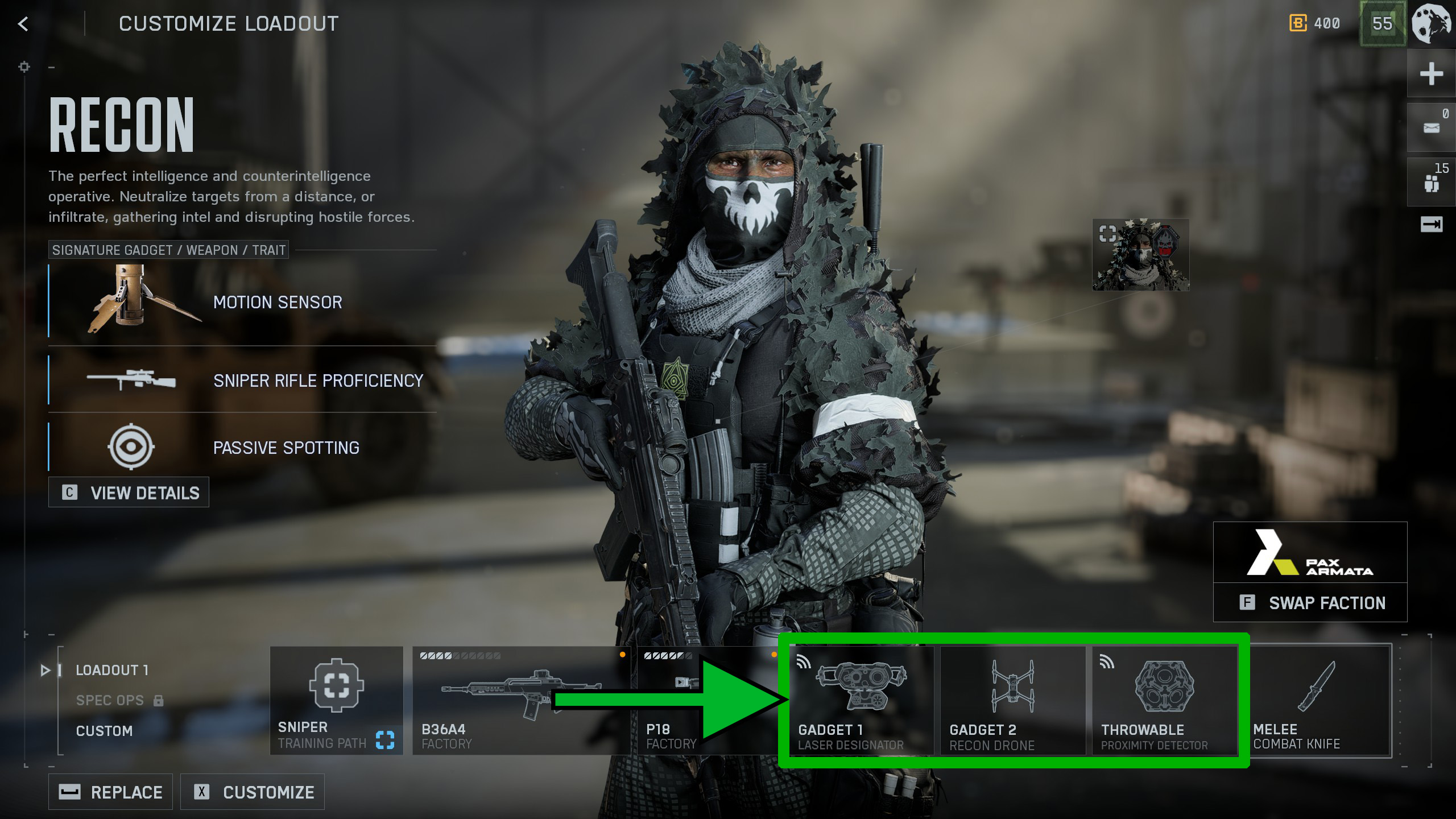Select the B36A4 primary weapon slot
1456x819 pixels.
click(520, 701)
